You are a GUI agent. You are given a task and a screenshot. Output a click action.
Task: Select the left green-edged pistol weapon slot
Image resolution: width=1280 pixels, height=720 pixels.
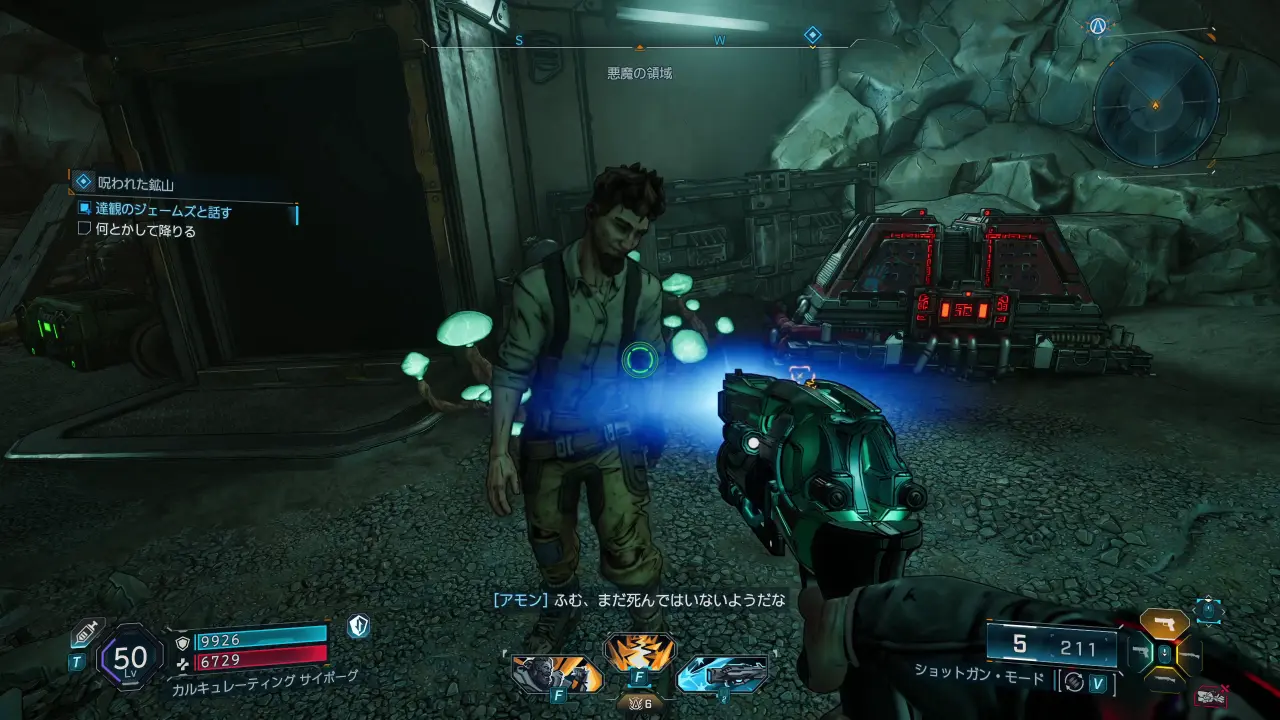pos(1139,654)
